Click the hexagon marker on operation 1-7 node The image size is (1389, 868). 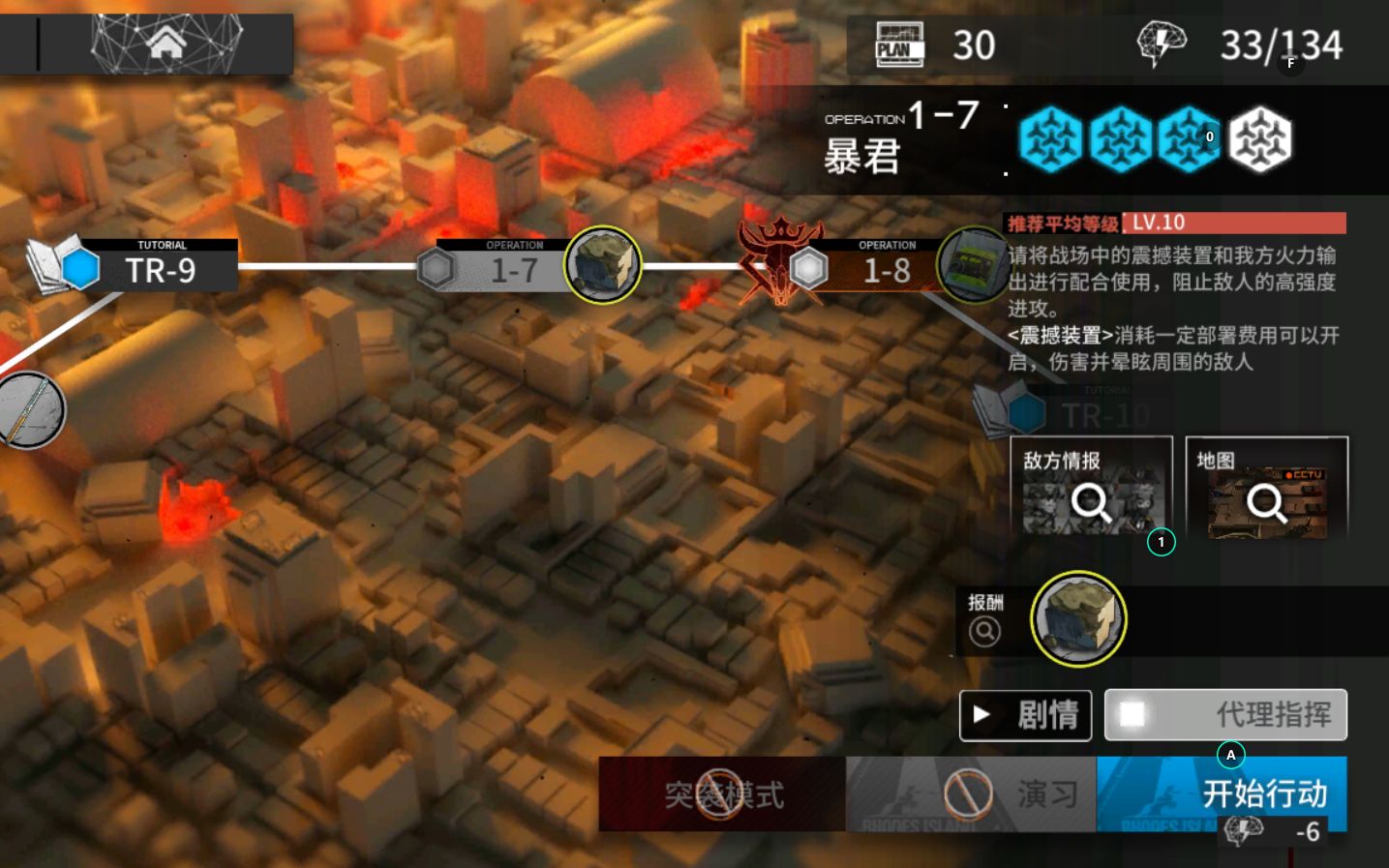(x=438, y=268)
